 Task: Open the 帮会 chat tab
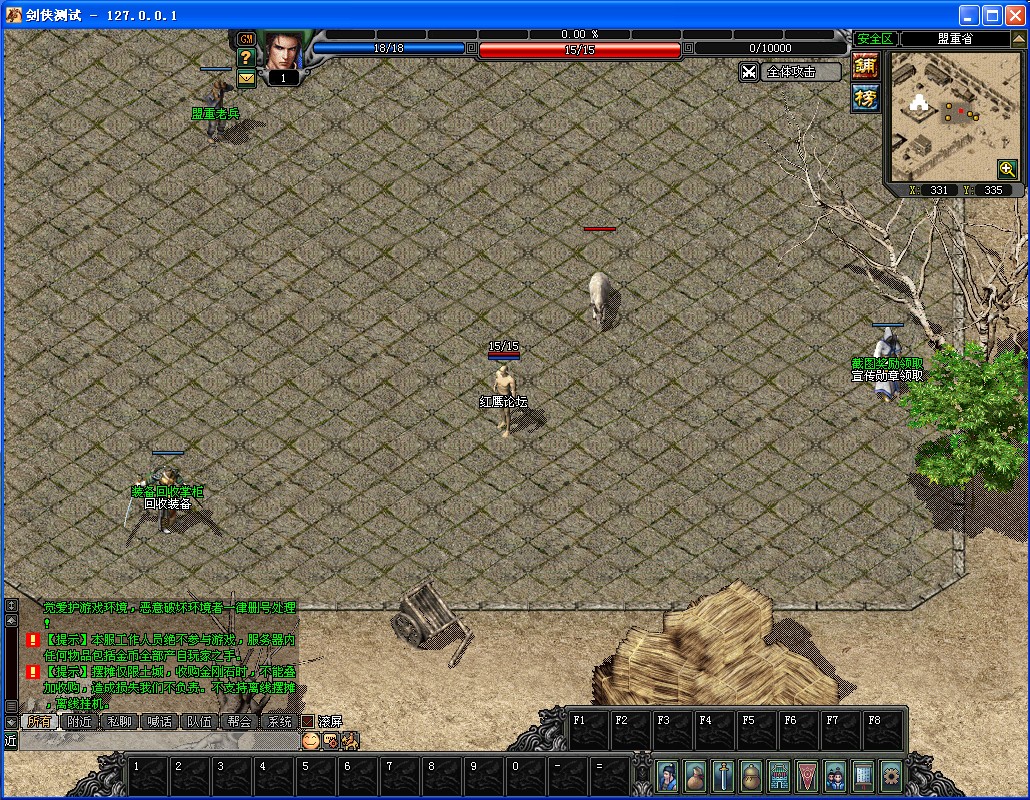(x=239, y=721)
